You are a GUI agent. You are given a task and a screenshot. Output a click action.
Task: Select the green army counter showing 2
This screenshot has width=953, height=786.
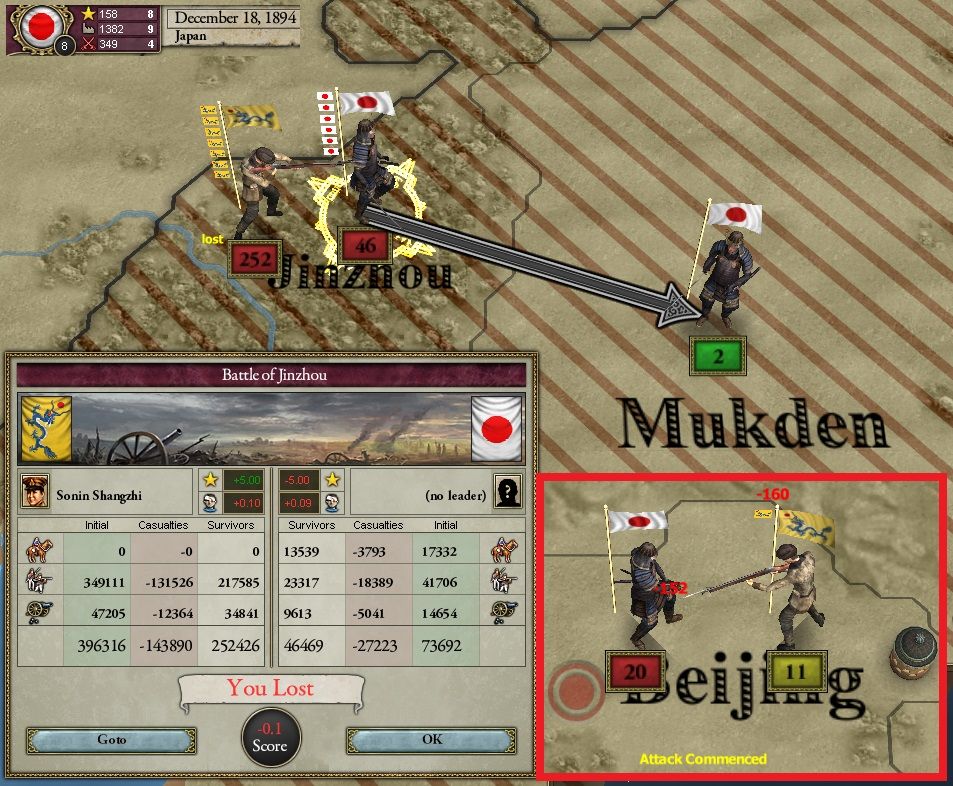tap(718, 356)
